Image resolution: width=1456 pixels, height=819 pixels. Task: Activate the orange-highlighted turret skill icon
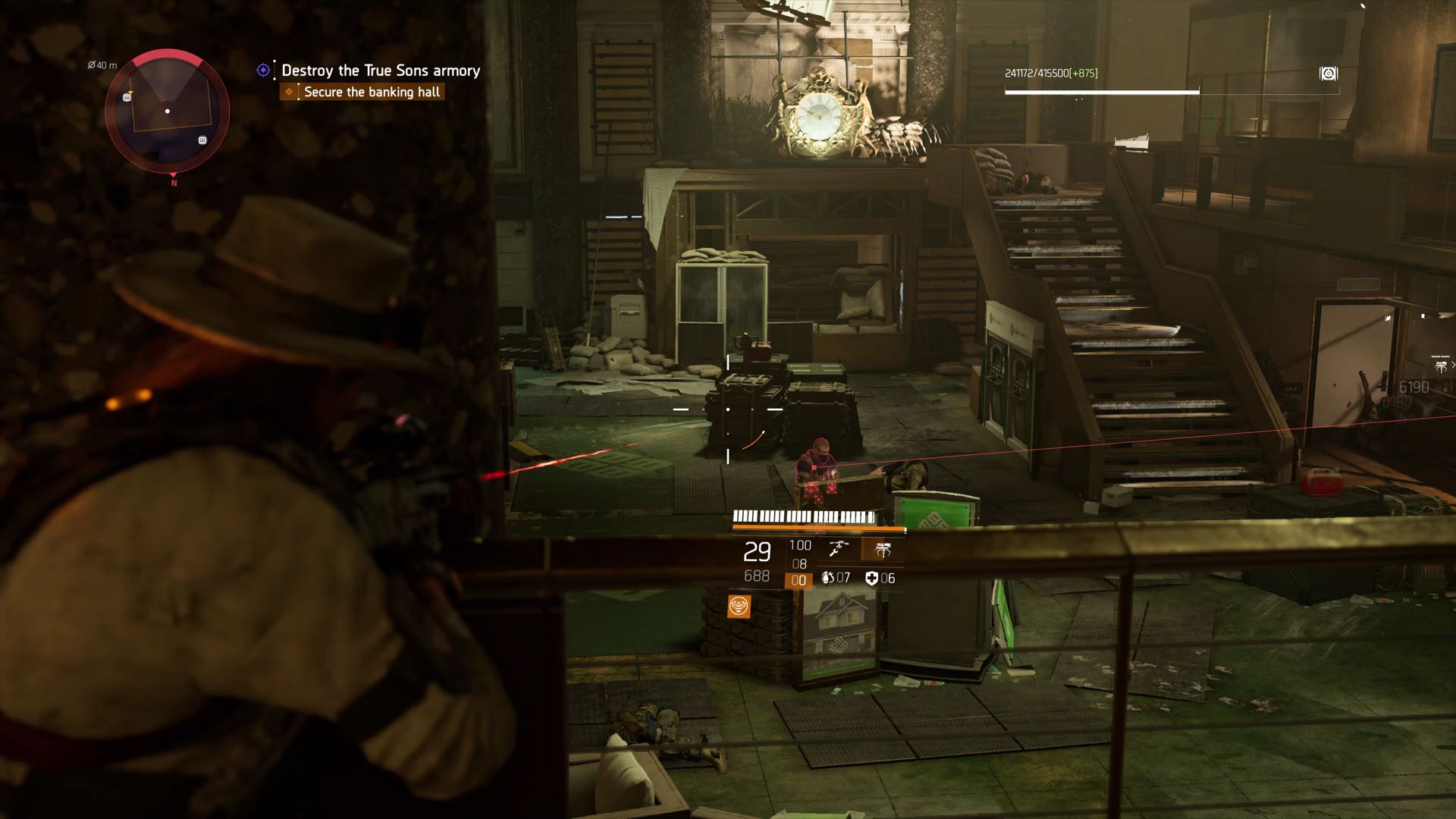click(882, 549)
